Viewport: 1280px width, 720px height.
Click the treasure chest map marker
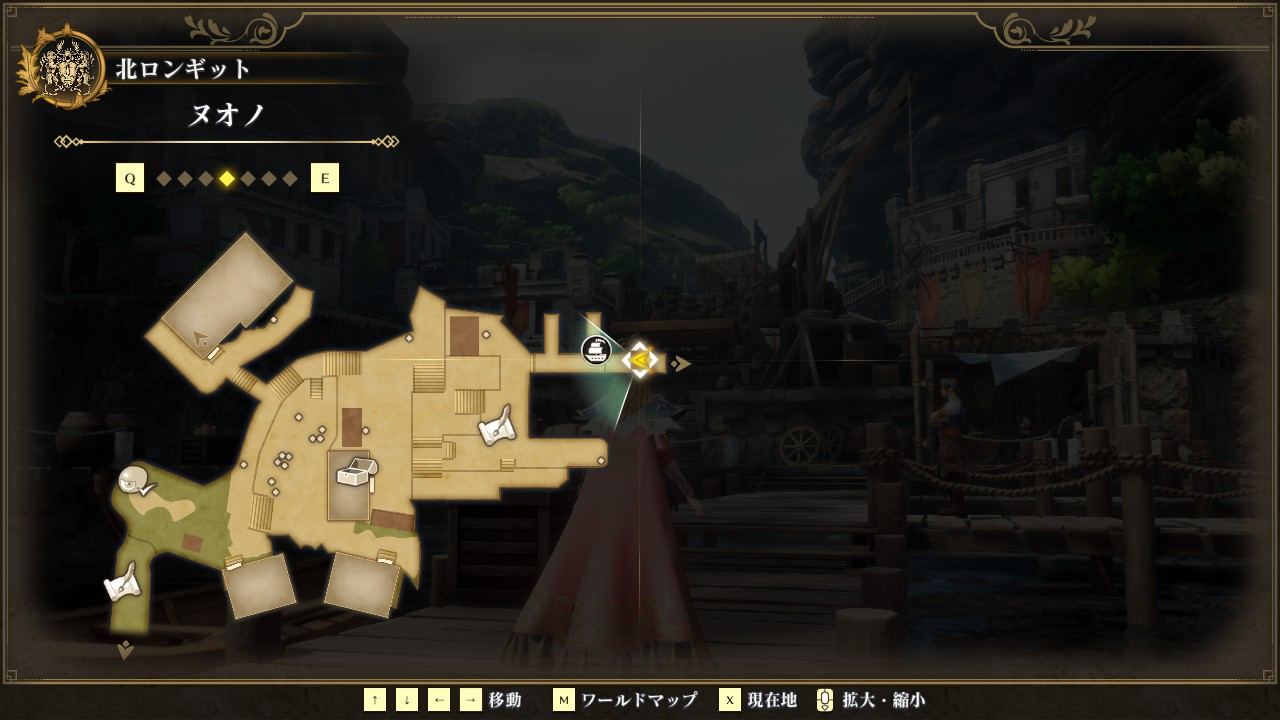click(x=356, y=471)
